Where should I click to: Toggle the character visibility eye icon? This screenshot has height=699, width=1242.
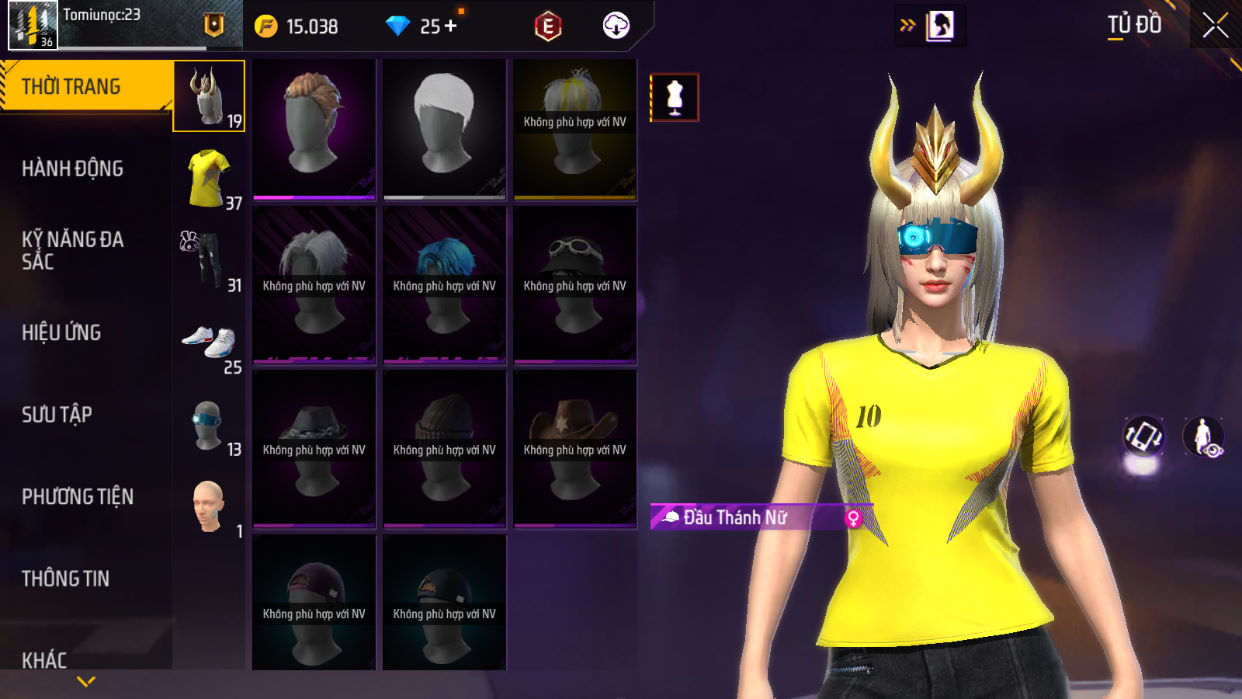1203,438
